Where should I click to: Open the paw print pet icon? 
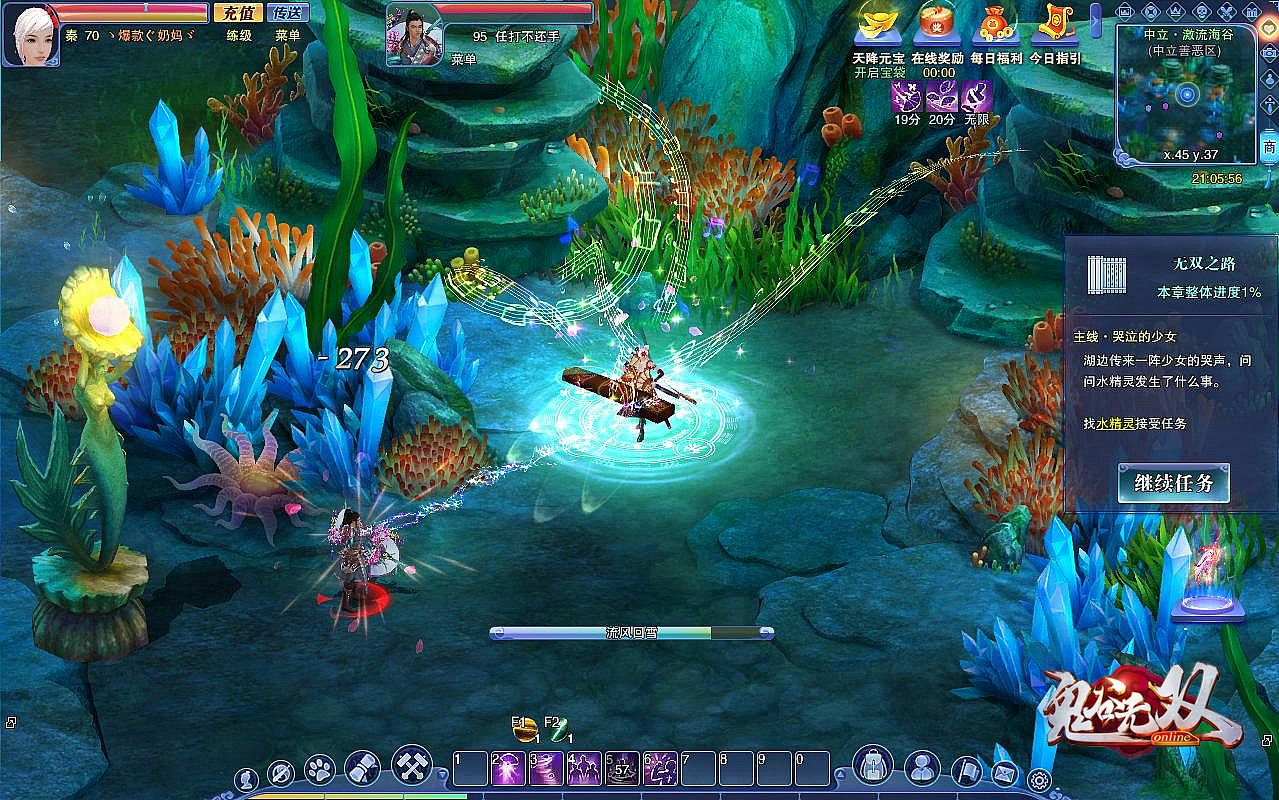tap(319, 769)
